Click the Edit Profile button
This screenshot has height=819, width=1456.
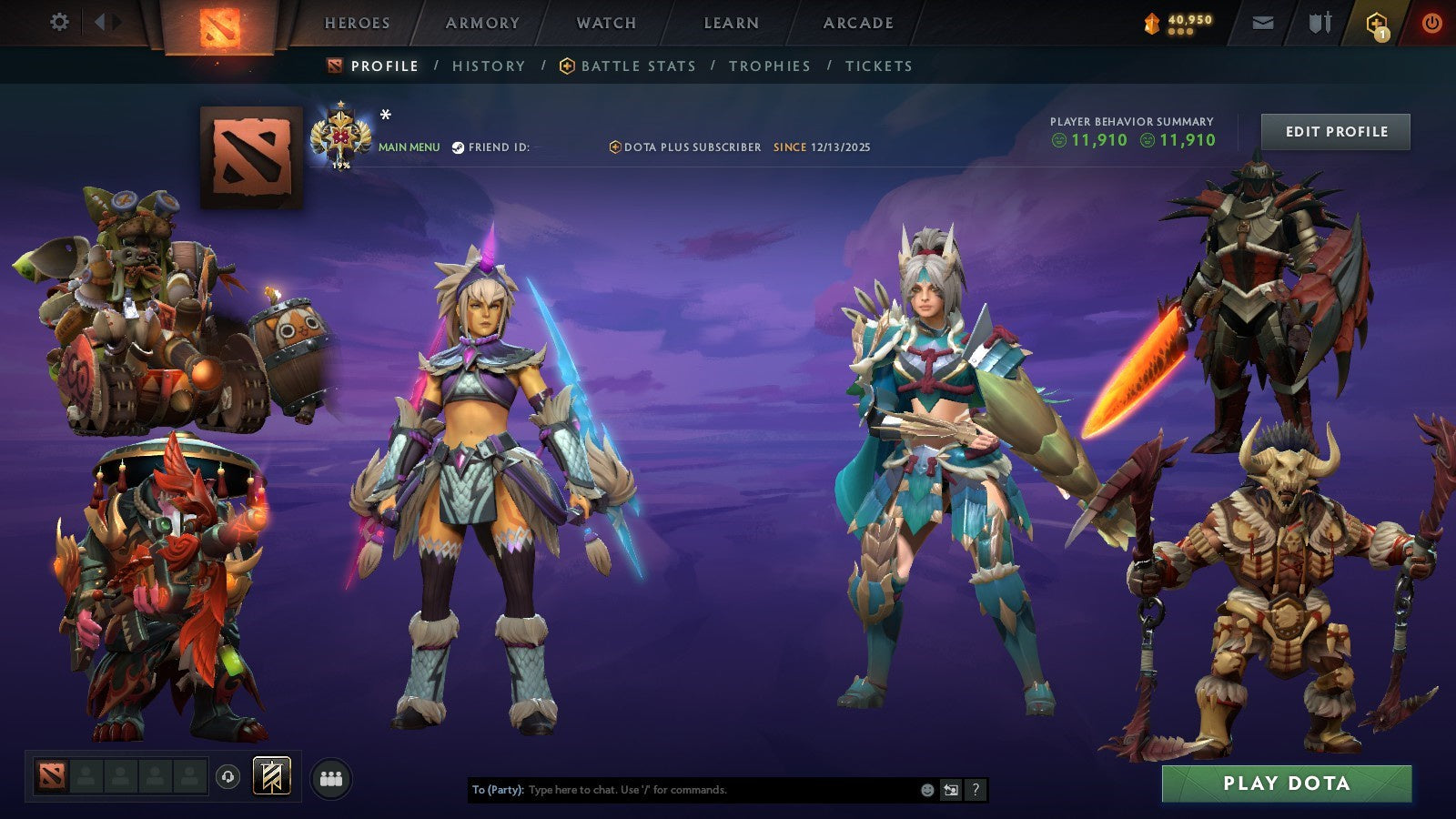(1335, 131)
